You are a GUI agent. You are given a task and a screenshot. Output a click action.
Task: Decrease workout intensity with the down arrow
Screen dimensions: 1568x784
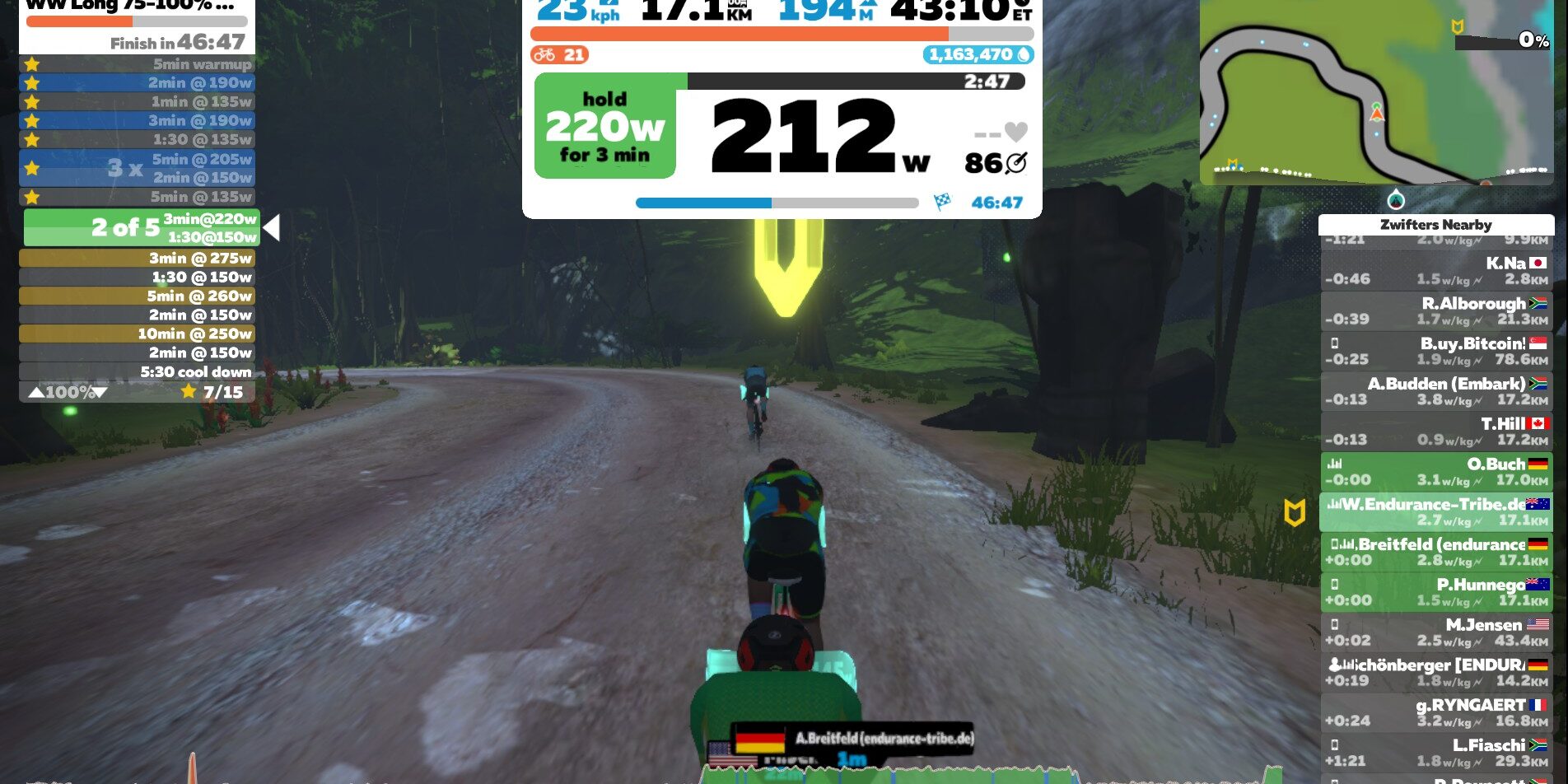(x=100, y=393)
